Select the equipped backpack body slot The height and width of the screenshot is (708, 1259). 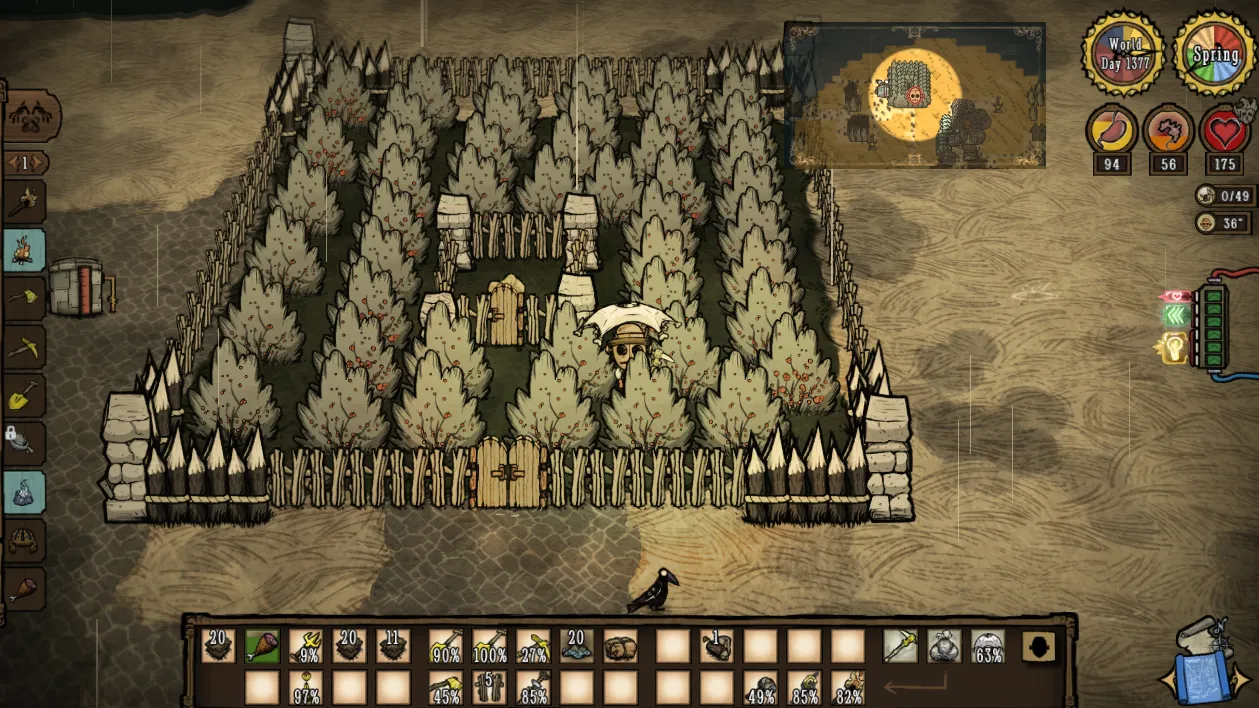click(x=944, y=645)
